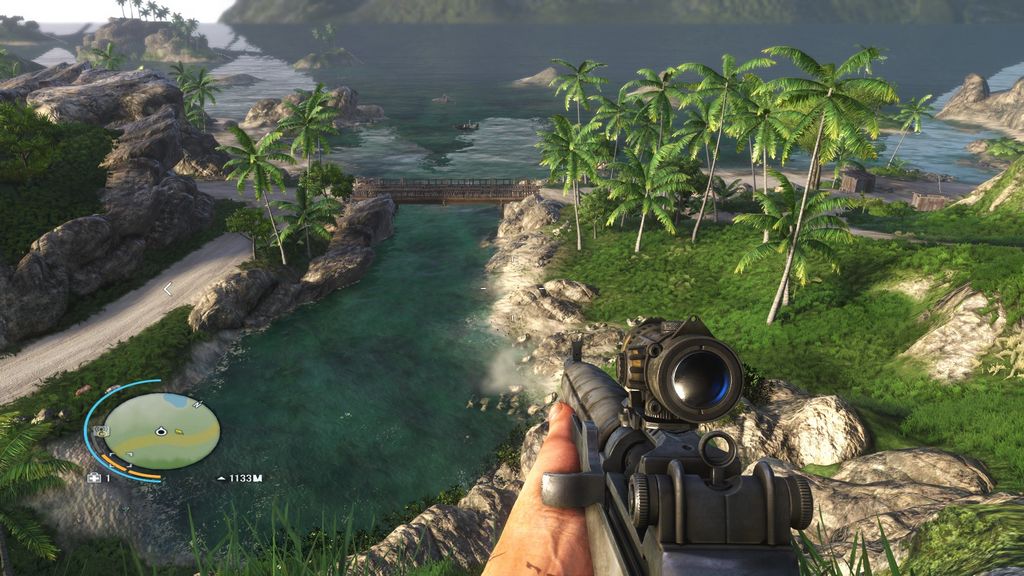Click the north indicator on the minimap
The image size is (1024, 576).
[196, 405]
